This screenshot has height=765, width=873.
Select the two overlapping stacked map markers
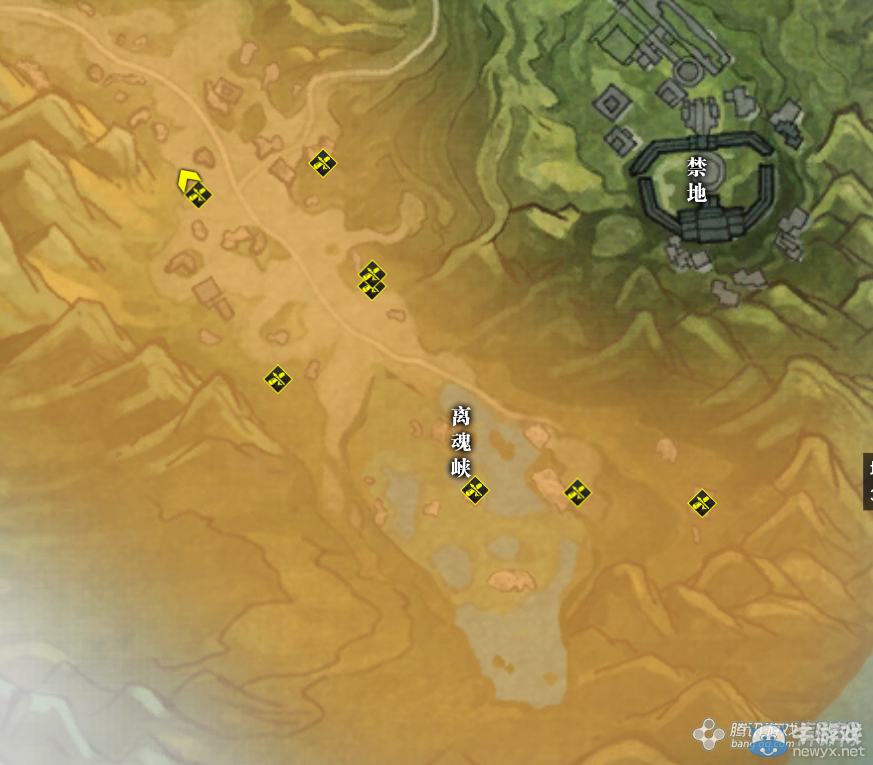(x=372, y=280)
